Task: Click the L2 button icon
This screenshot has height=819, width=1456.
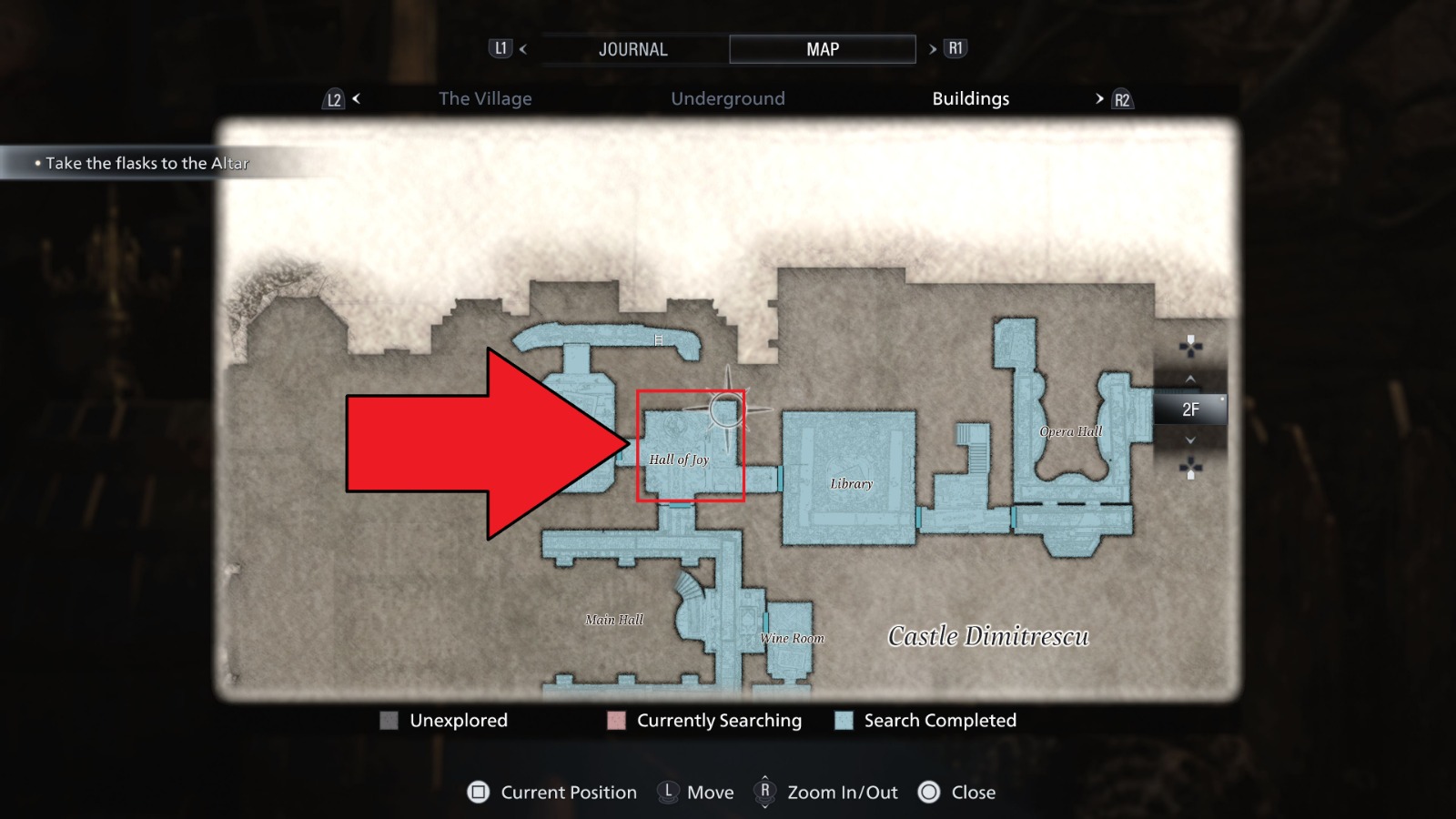Action: (334, 98)
